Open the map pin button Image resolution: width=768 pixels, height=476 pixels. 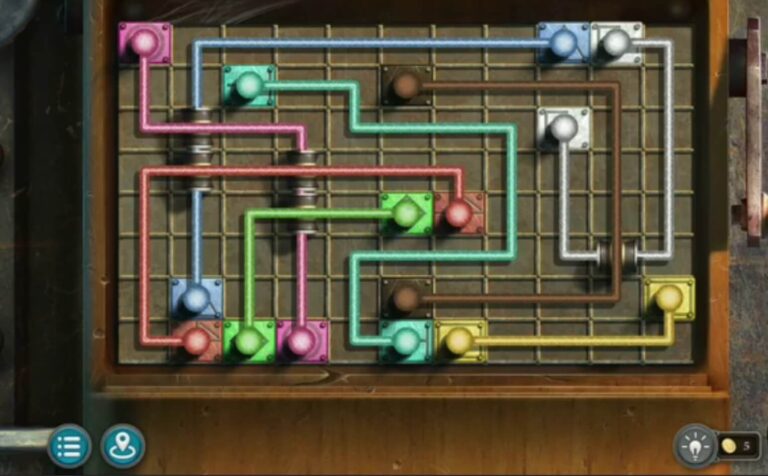pyautogui.click(x=123, y=445)
